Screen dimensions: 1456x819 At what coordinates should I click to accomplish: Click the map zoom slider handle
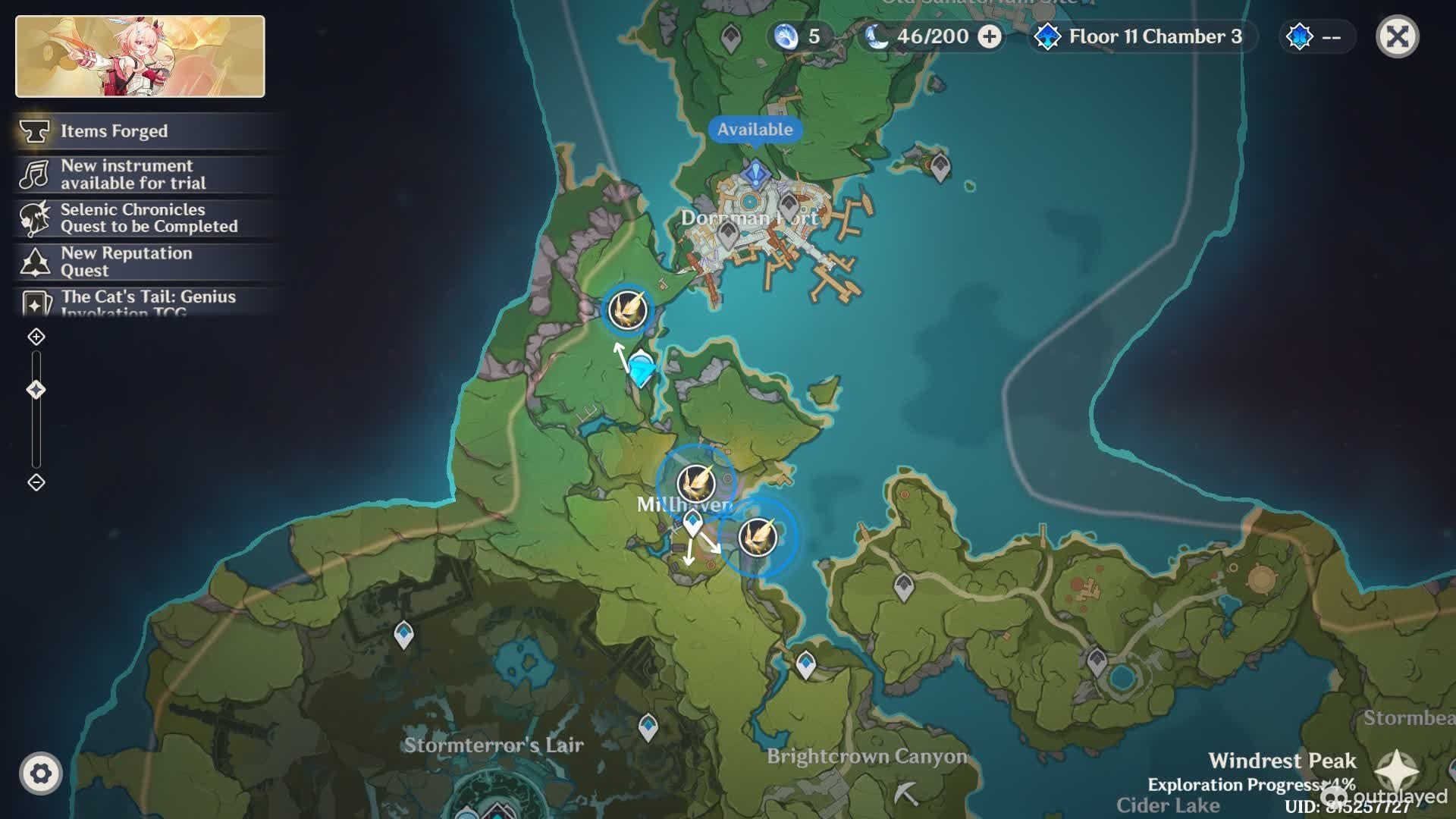[x=36, y=390]
